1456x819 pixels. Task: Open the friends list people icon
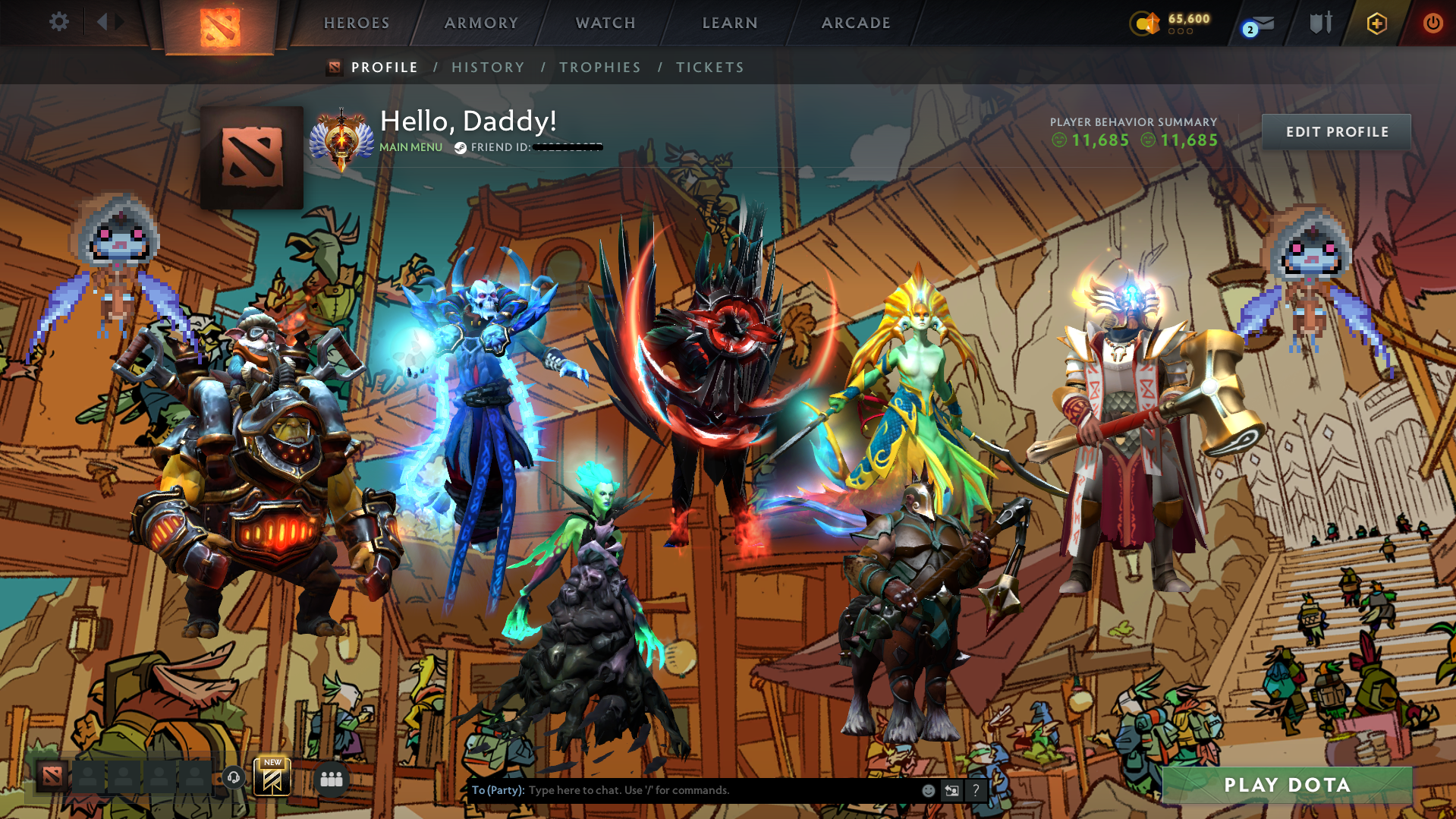(332, 779)
